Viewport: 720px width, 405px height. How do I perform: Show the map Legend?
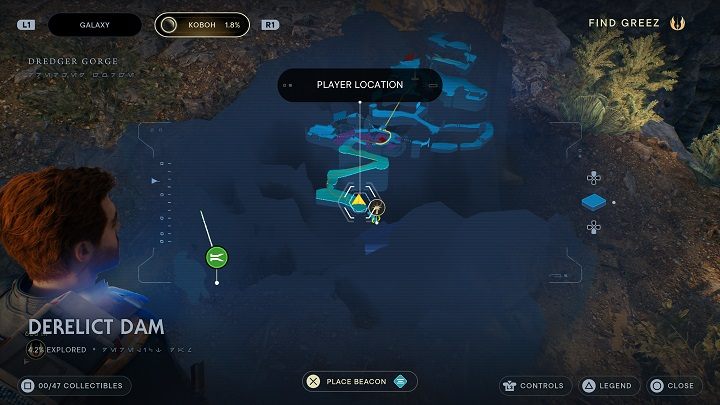tap(606, 385)
